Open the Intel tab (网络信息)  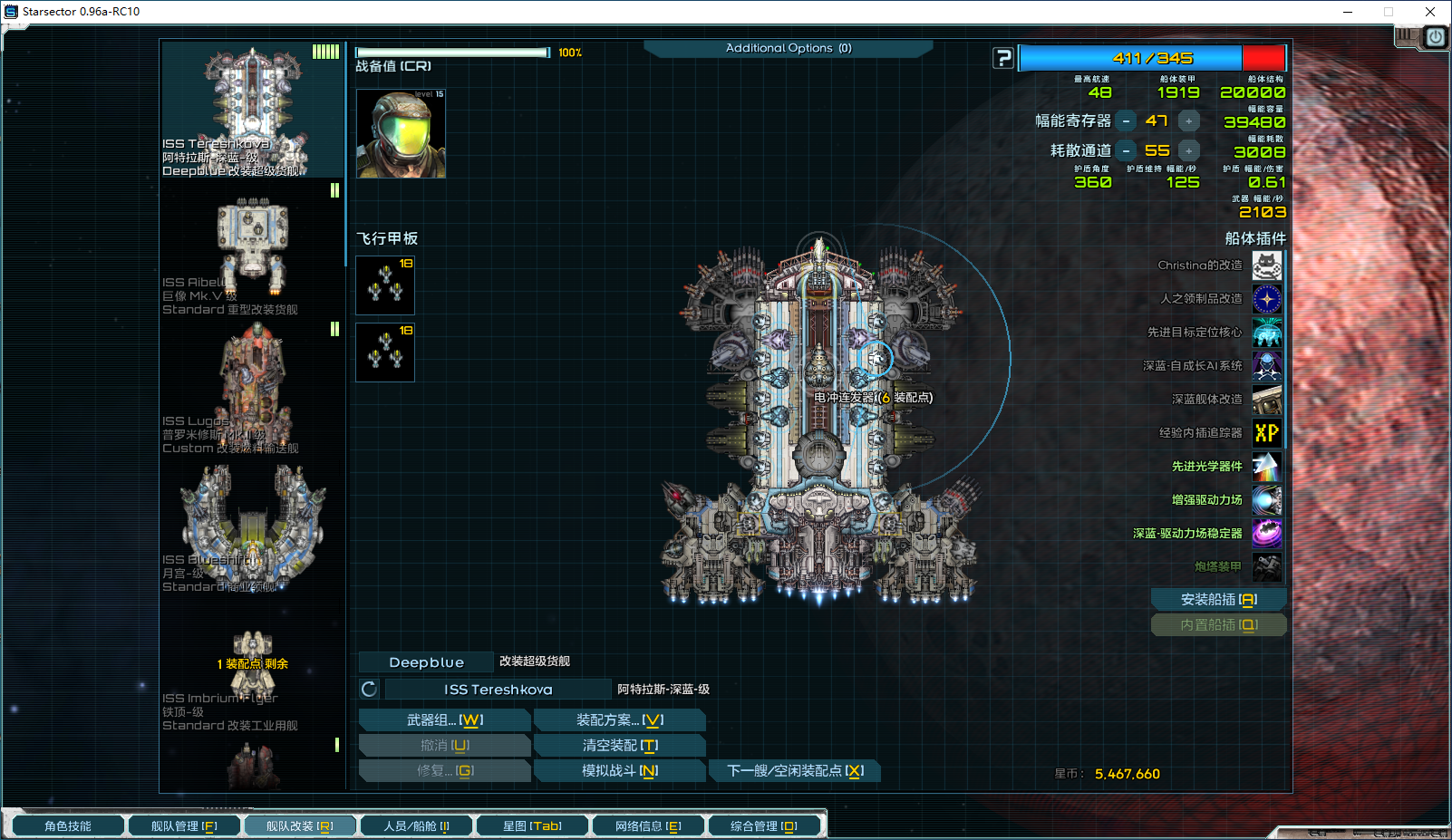[x=648, y=826]
